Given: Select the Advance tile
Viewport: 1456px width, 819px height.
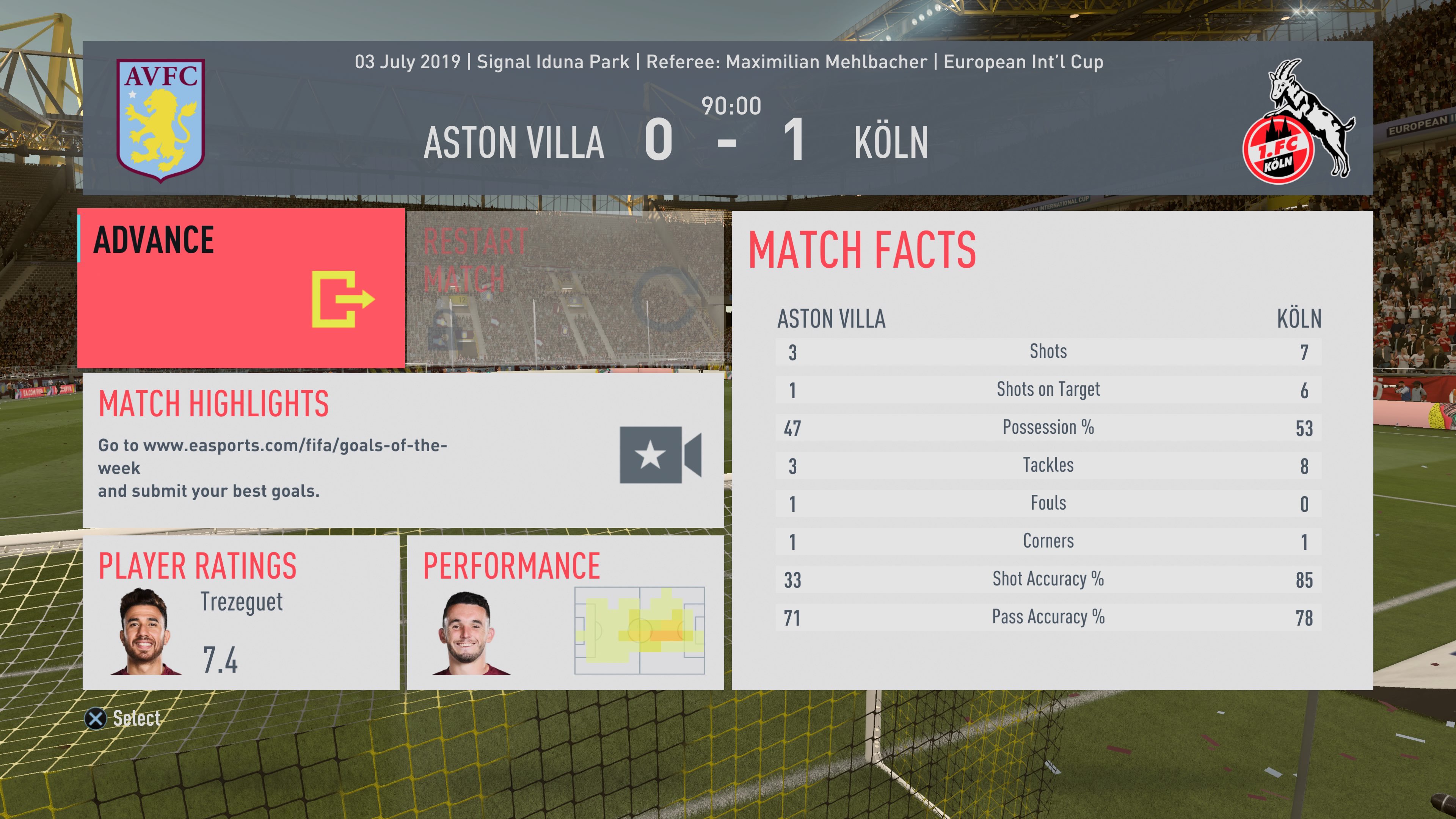Looking at the screenshot, I should click(242, 288).
